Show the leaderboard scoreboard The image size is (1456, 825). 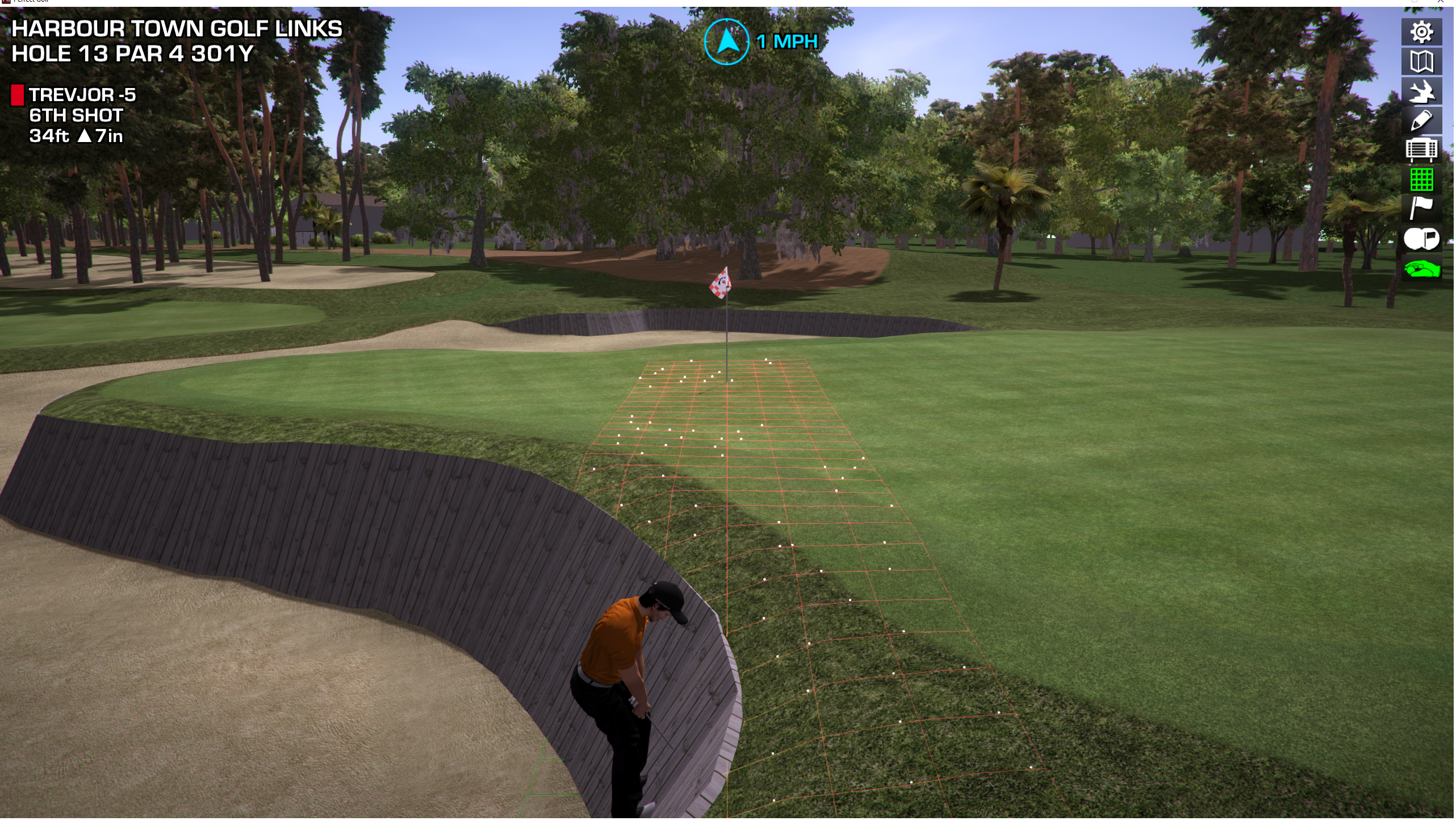pos(1423,151)
